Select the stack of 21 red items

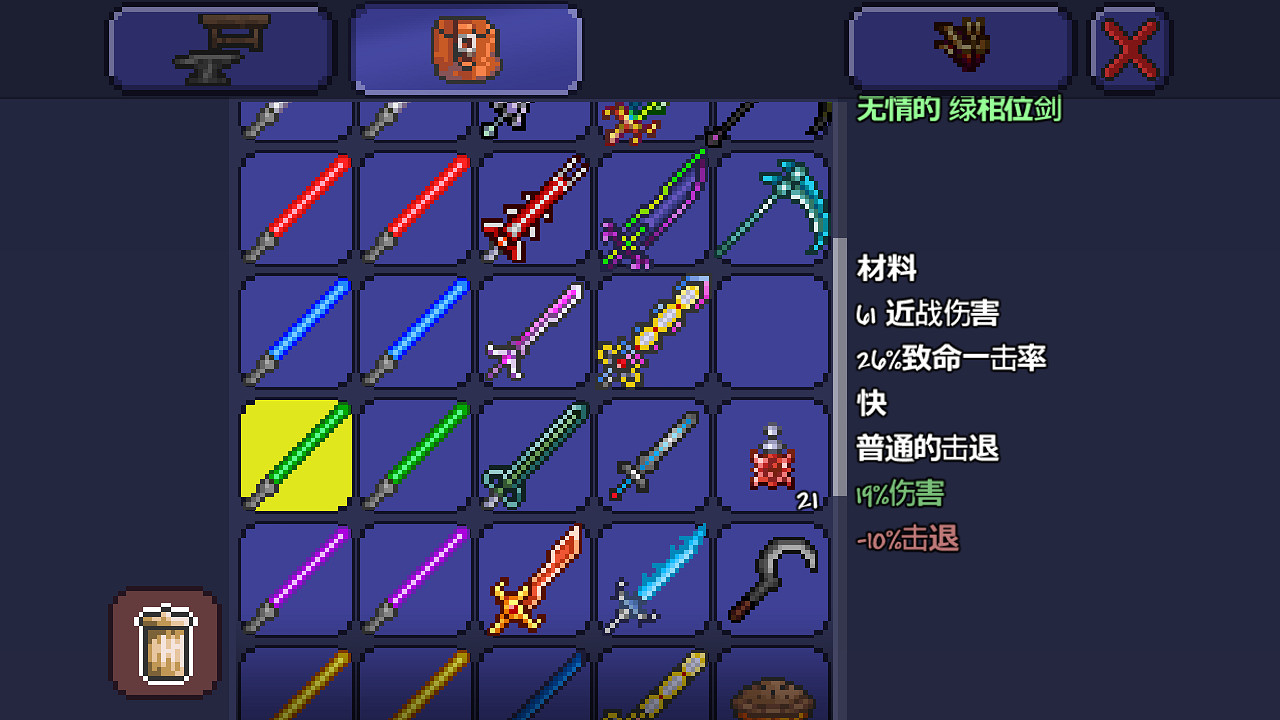click(773, 455)
